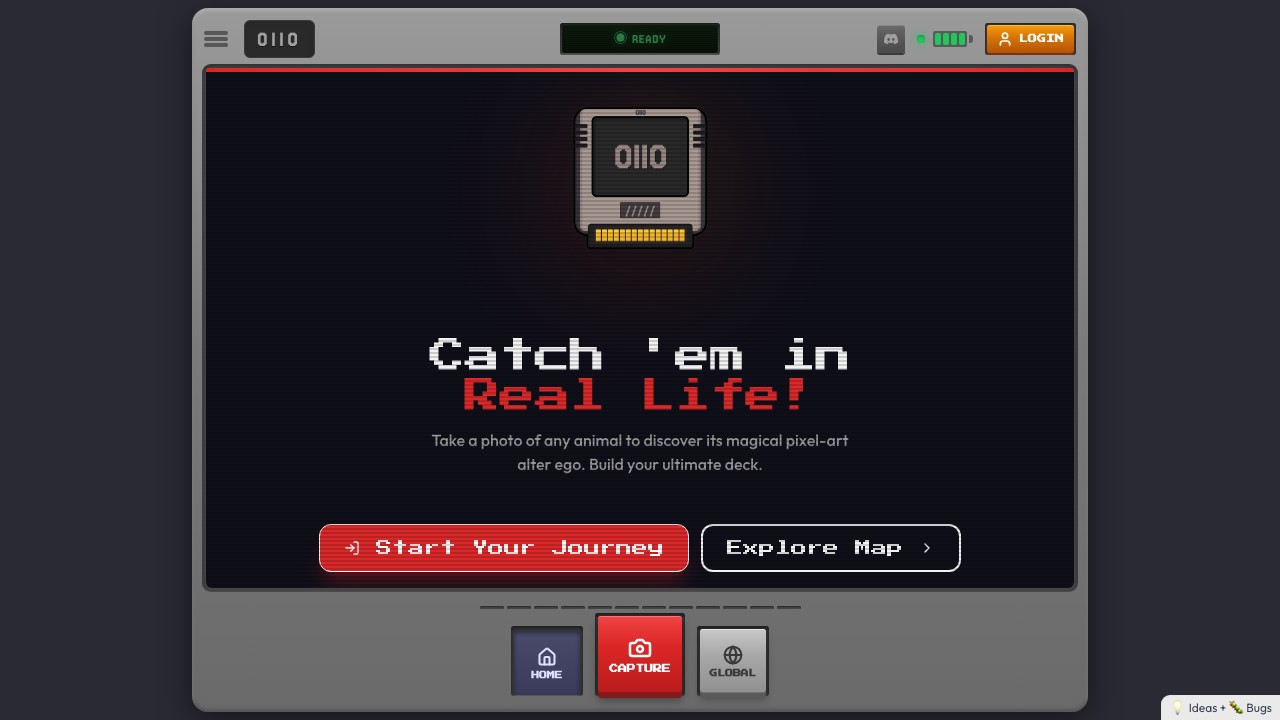The height and width of the screenshot is (720, 1280).
Task: Click the Home icon in bottom navigation
Action: [x=546, y=657]
